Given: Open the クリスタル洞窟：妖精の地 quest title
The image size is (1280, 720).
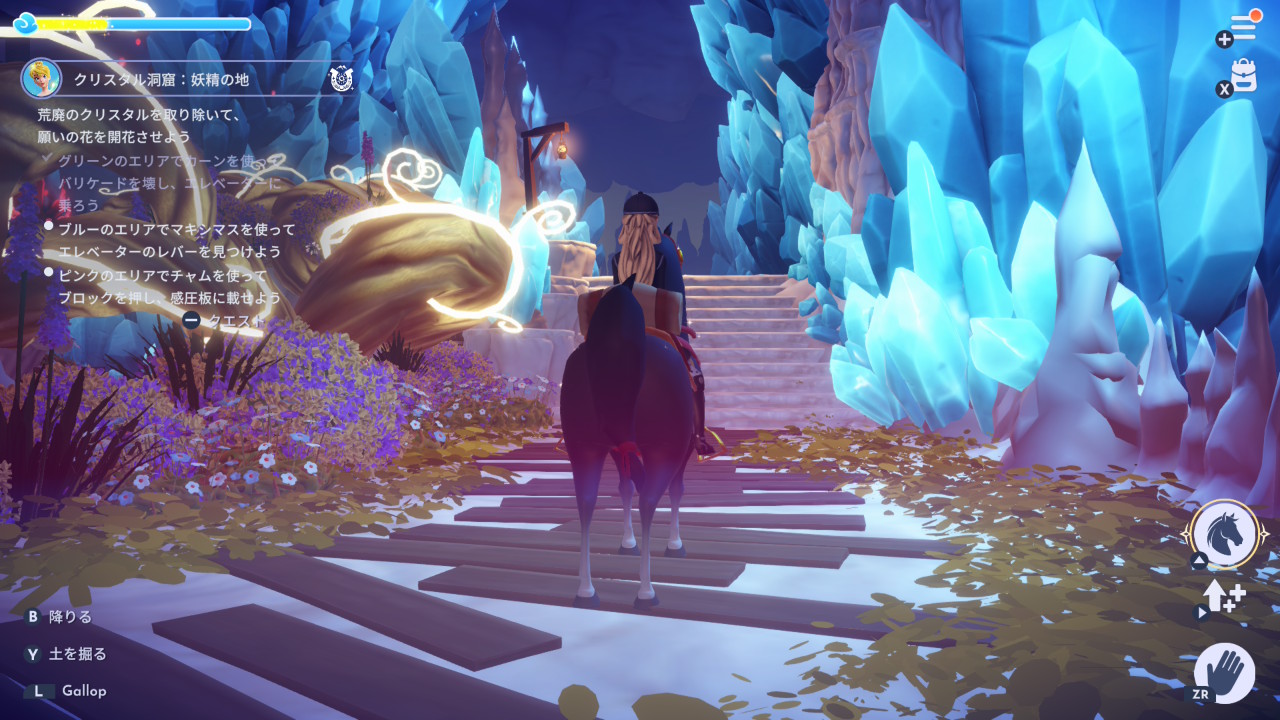Looking at the screenshot, I should click(x=161, y=80).
